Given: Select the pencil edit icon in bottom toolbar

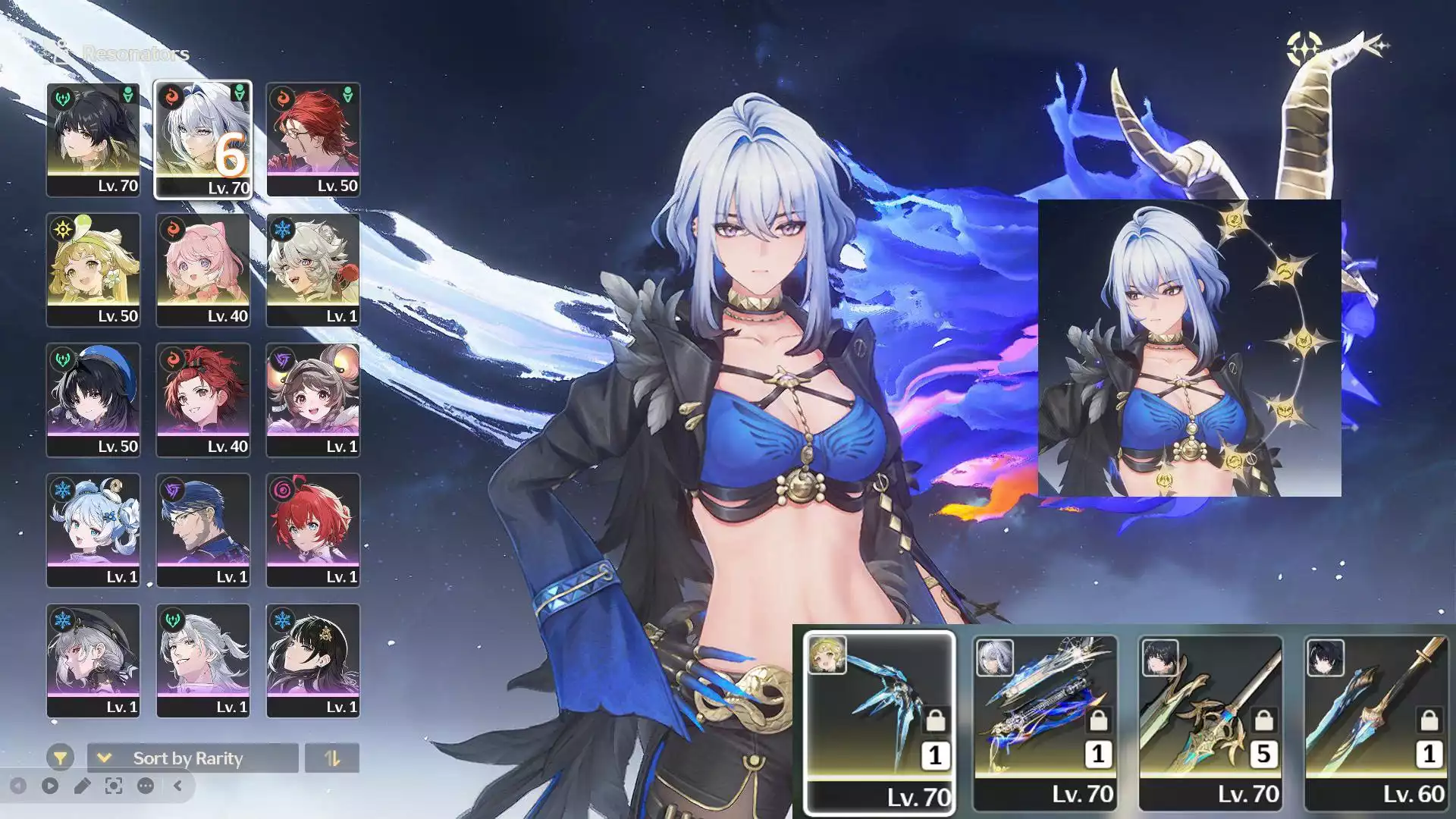Looking at the screenshot, I should click(82, 786).
